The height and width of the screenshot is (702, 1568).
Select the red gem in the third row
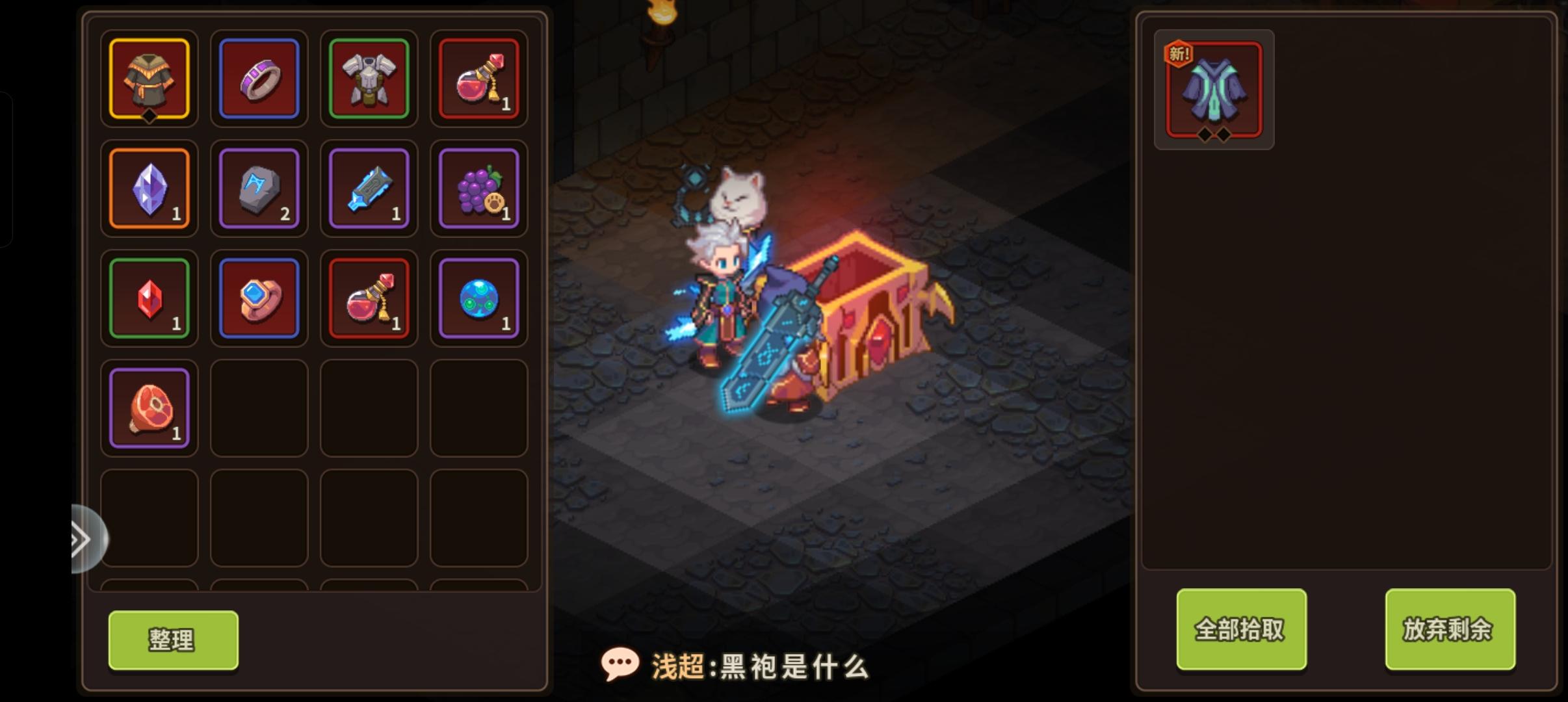[x=150, y=298]
